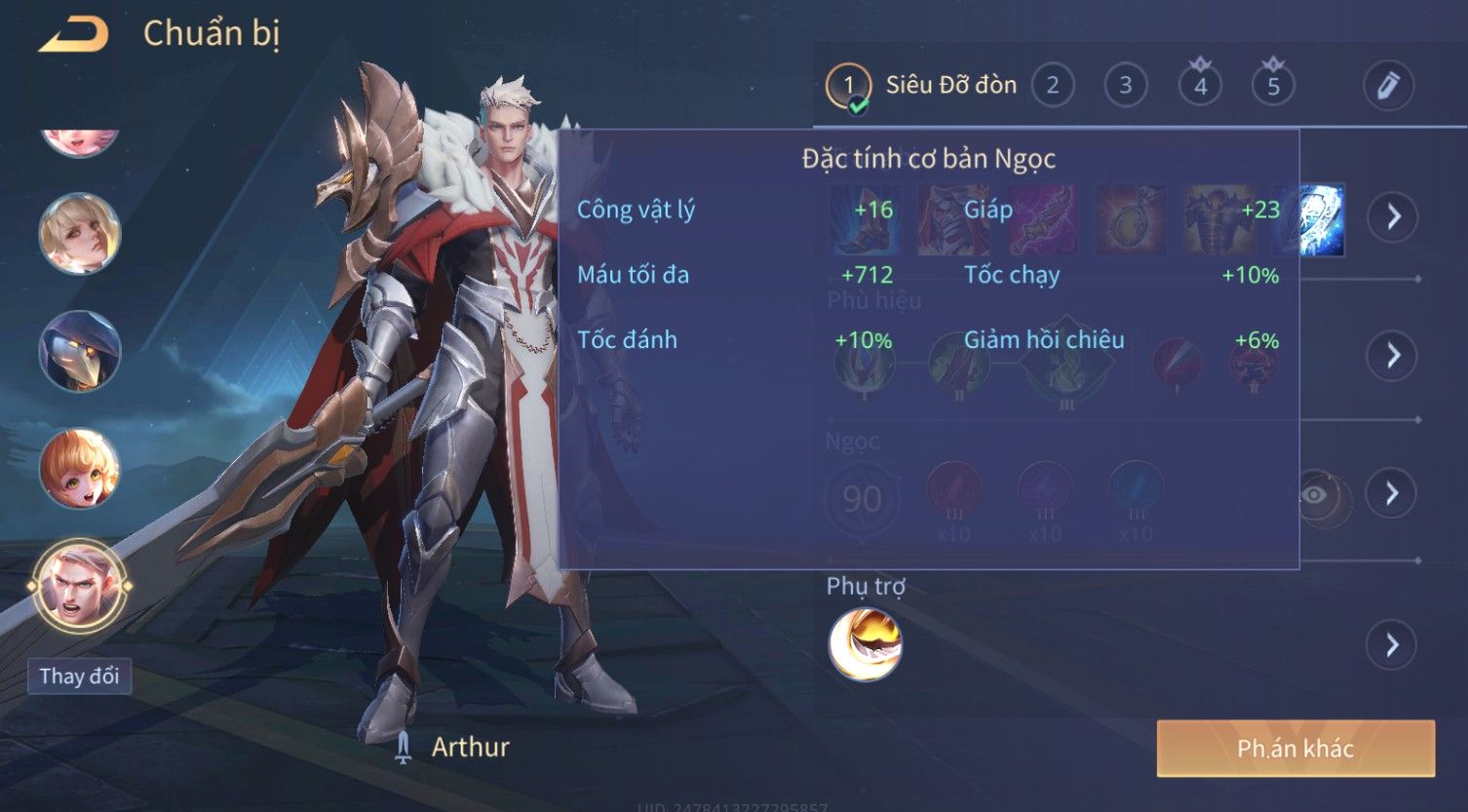Image resolution: width=1468 pixels, height=812 pixels.
Task: Toggle the eye icon for rune stats
Action: (1315, 495)
